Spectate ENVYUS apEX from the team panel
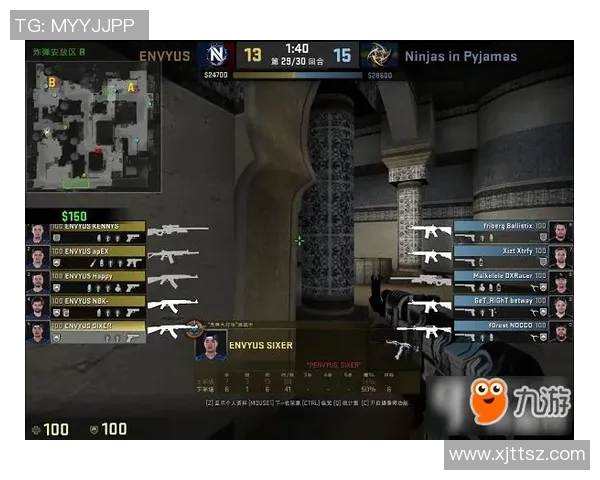The image size is (600, 480). tap(96, 251)
